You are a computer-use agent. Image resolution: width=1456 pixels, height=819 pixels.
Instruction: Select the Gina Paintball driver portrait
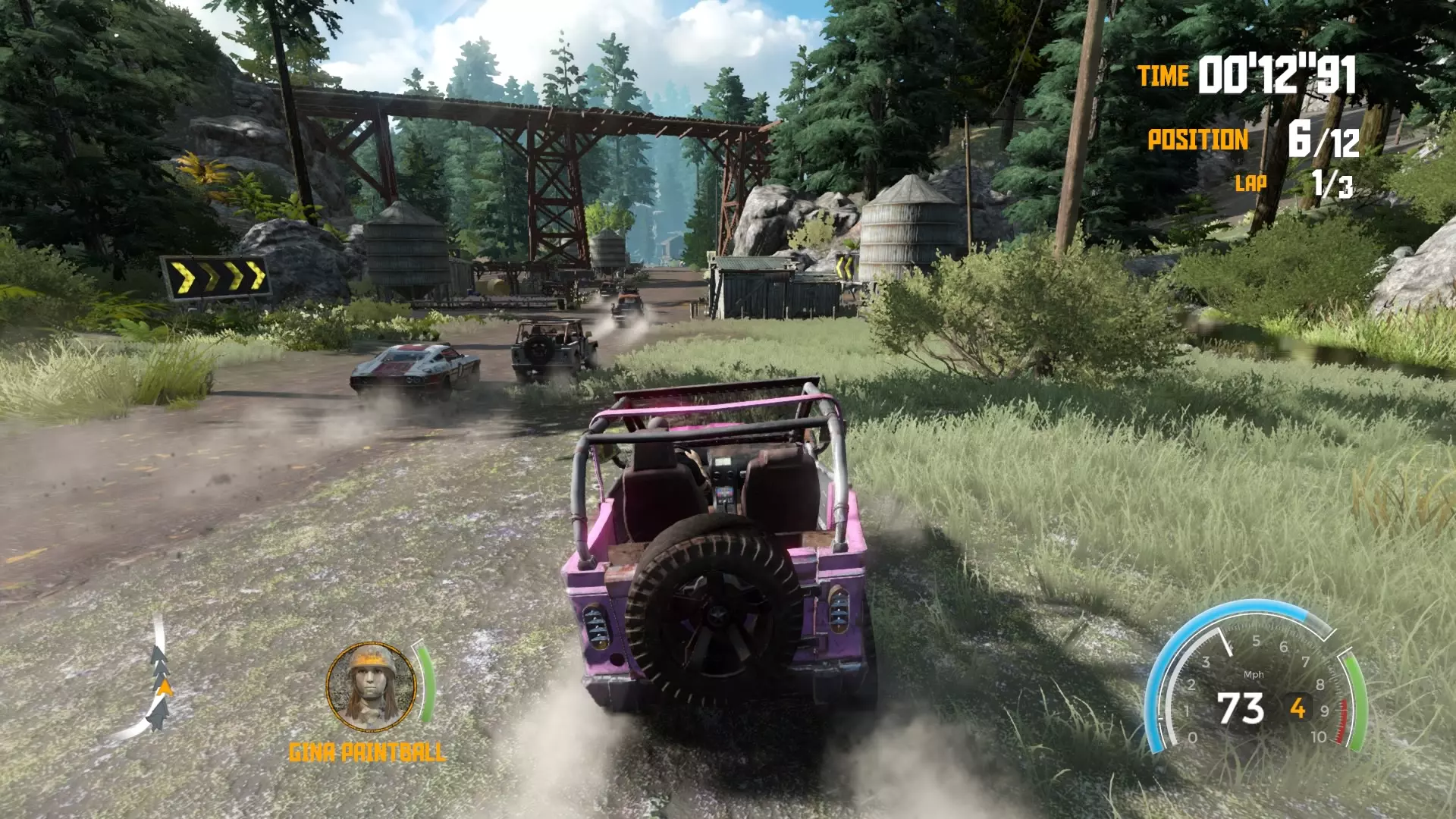[x=371, y=686]
